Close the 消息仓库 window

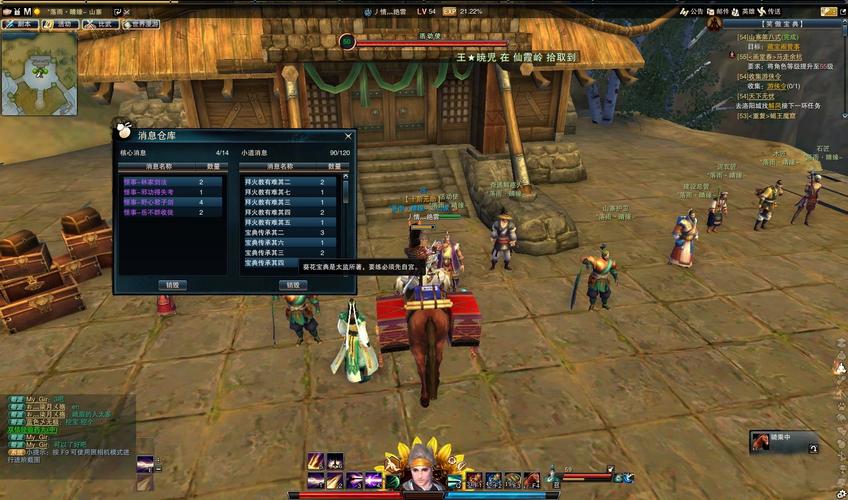tap(348, 136)
